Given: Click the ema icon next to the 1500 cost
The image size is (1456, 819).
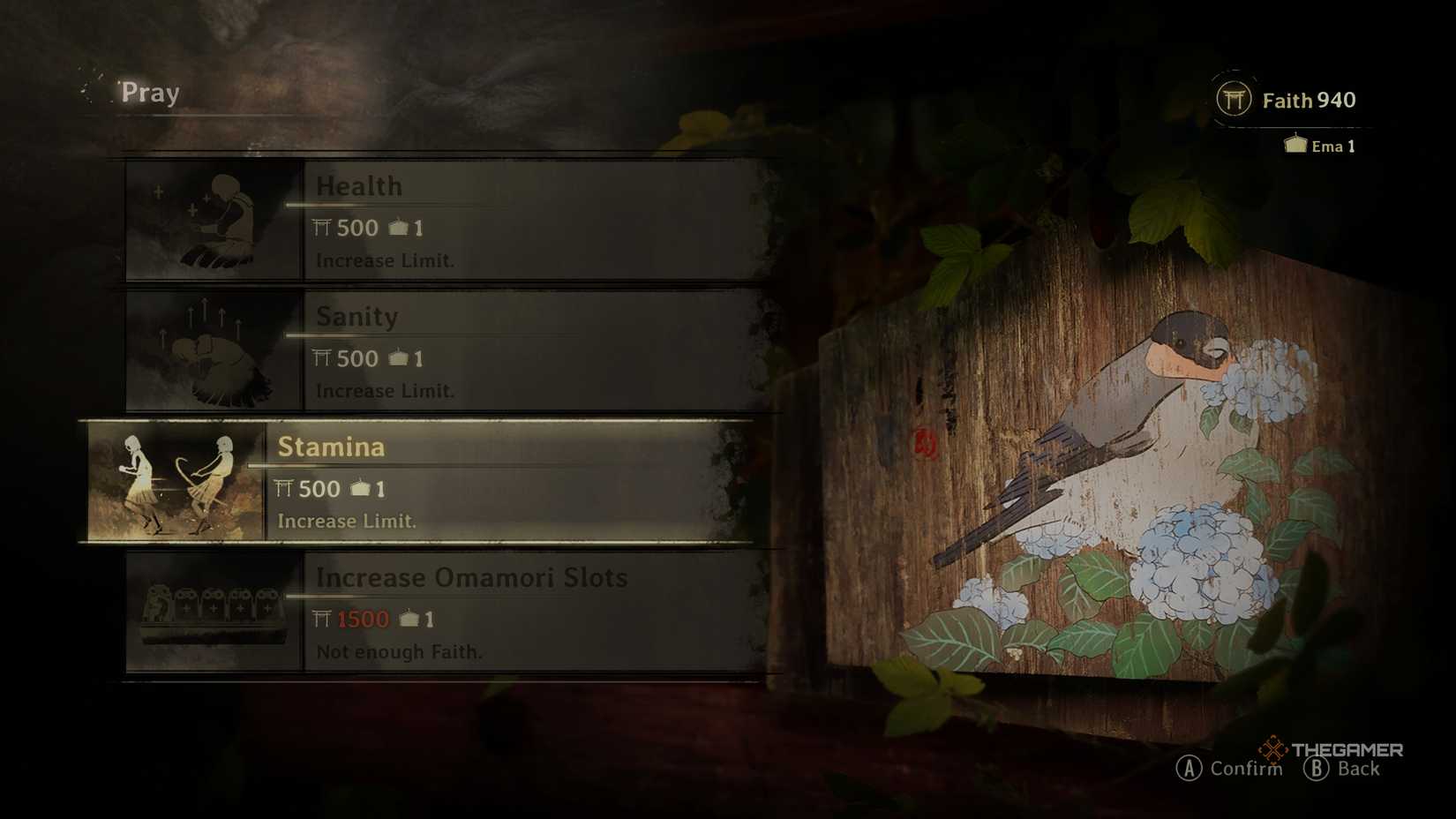Looking at the screenshot, I should [x=409, y=619].
